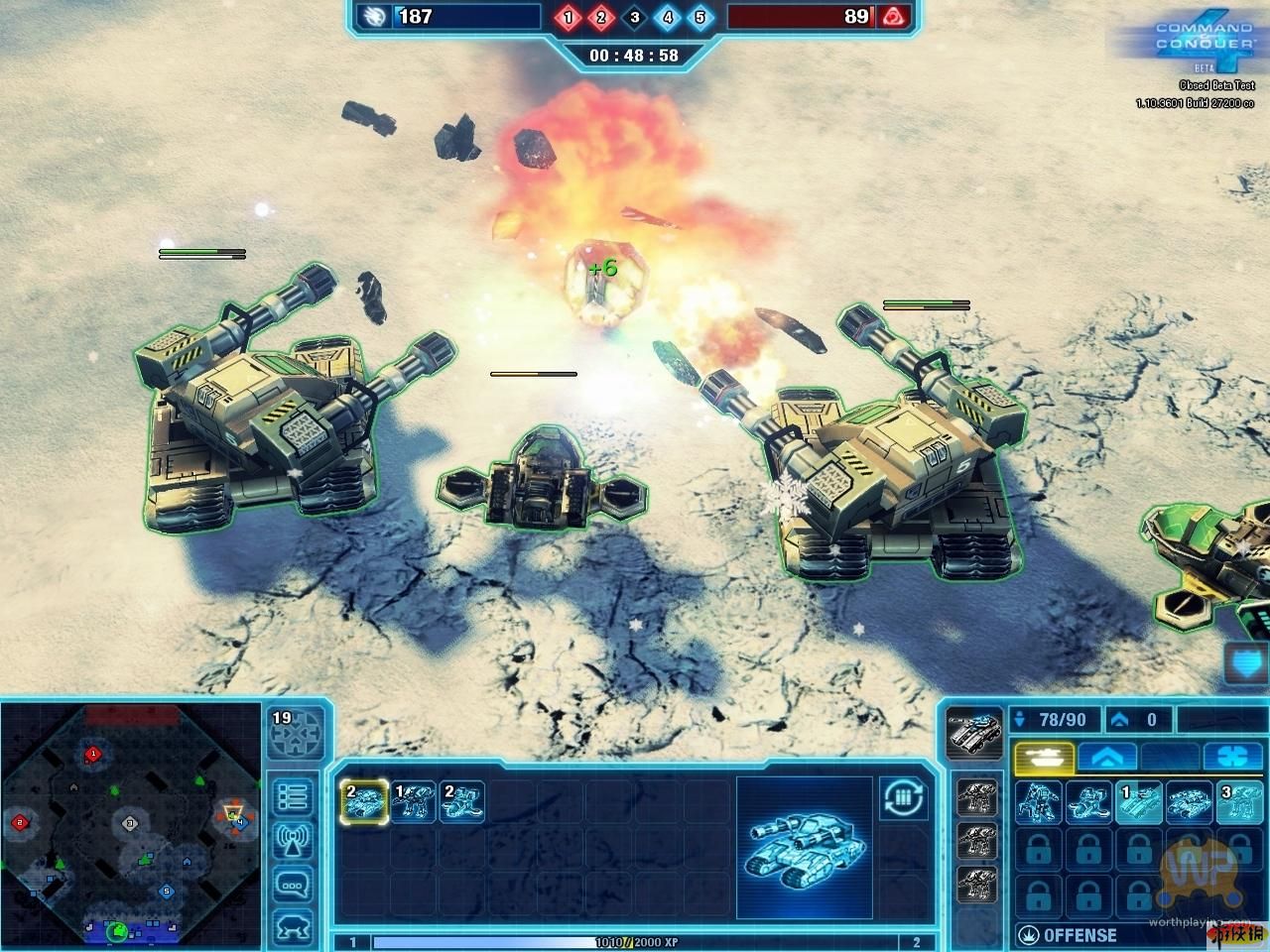Click control node 3 indicator at top
Screen dimensions: 1270x952
tap(634, 17)
